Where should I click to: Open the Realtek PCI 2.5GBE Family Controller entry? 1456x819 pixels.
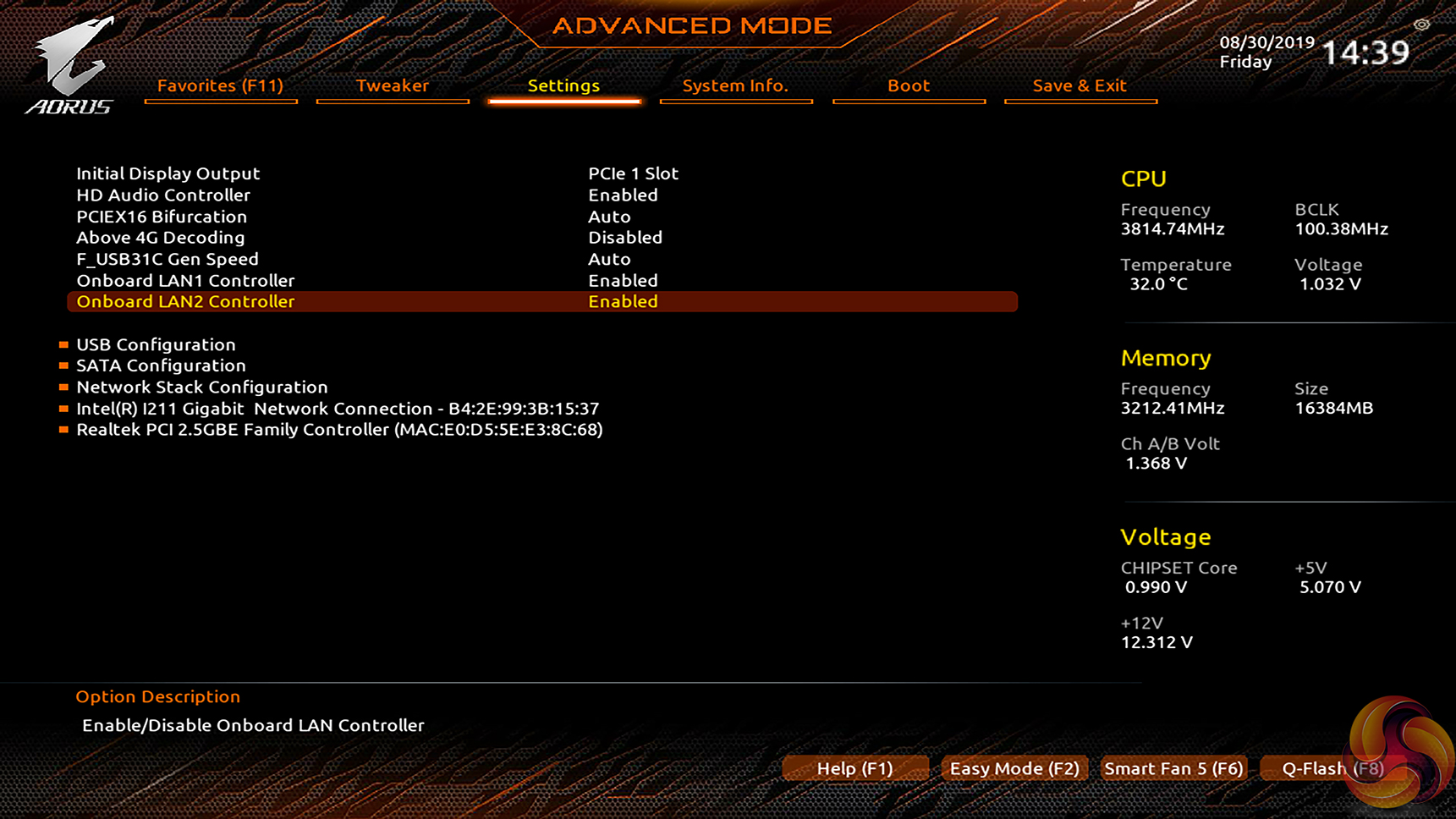(339, 430)
